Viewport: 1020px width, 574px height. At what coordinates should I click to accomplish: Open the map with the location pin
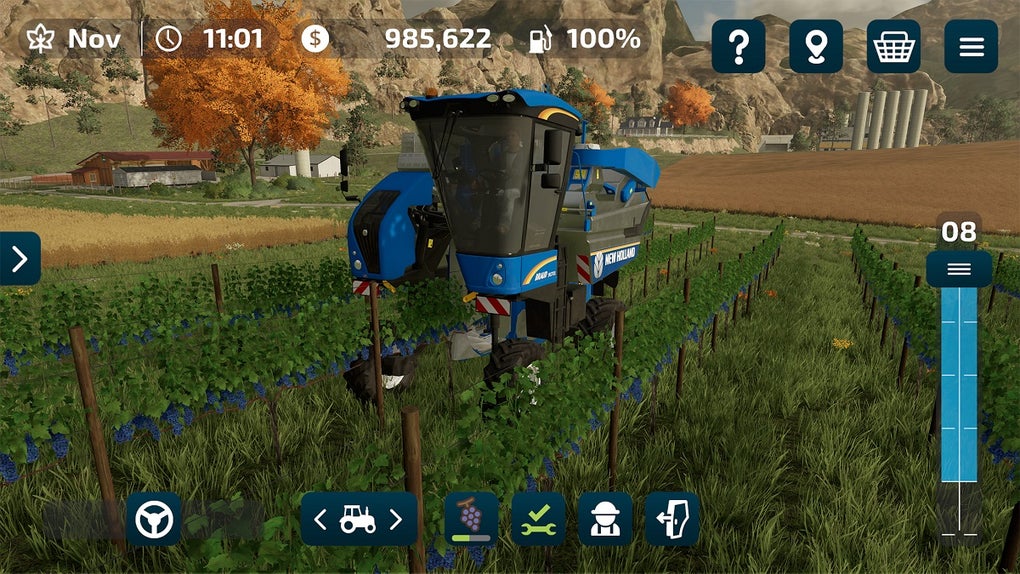pyautogui.click(x=816, y=46)
